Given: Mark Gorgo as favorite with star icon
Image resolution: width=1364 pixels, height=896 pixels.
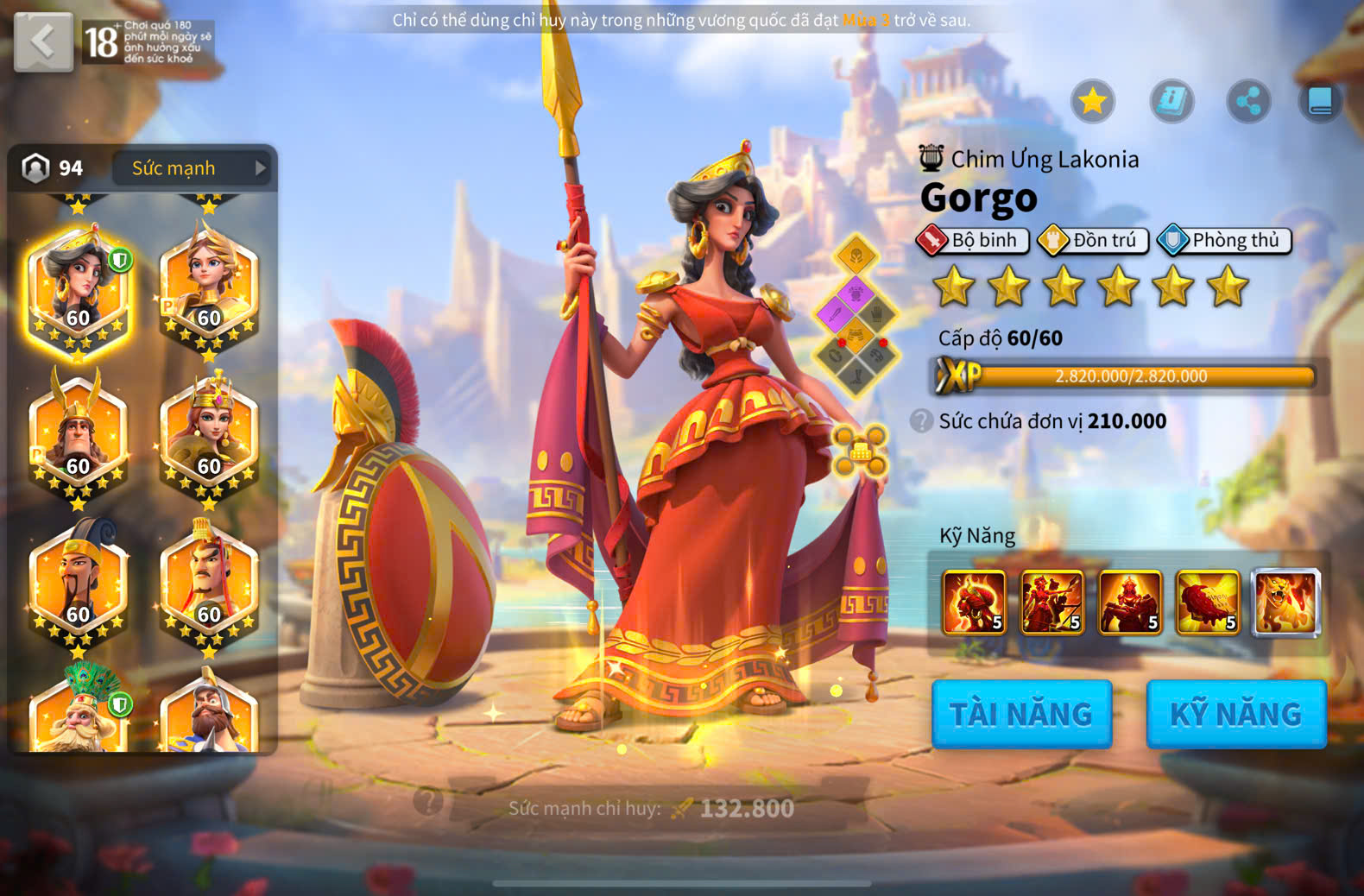Looking at the screenshot, I should [x=1092, y=102].
